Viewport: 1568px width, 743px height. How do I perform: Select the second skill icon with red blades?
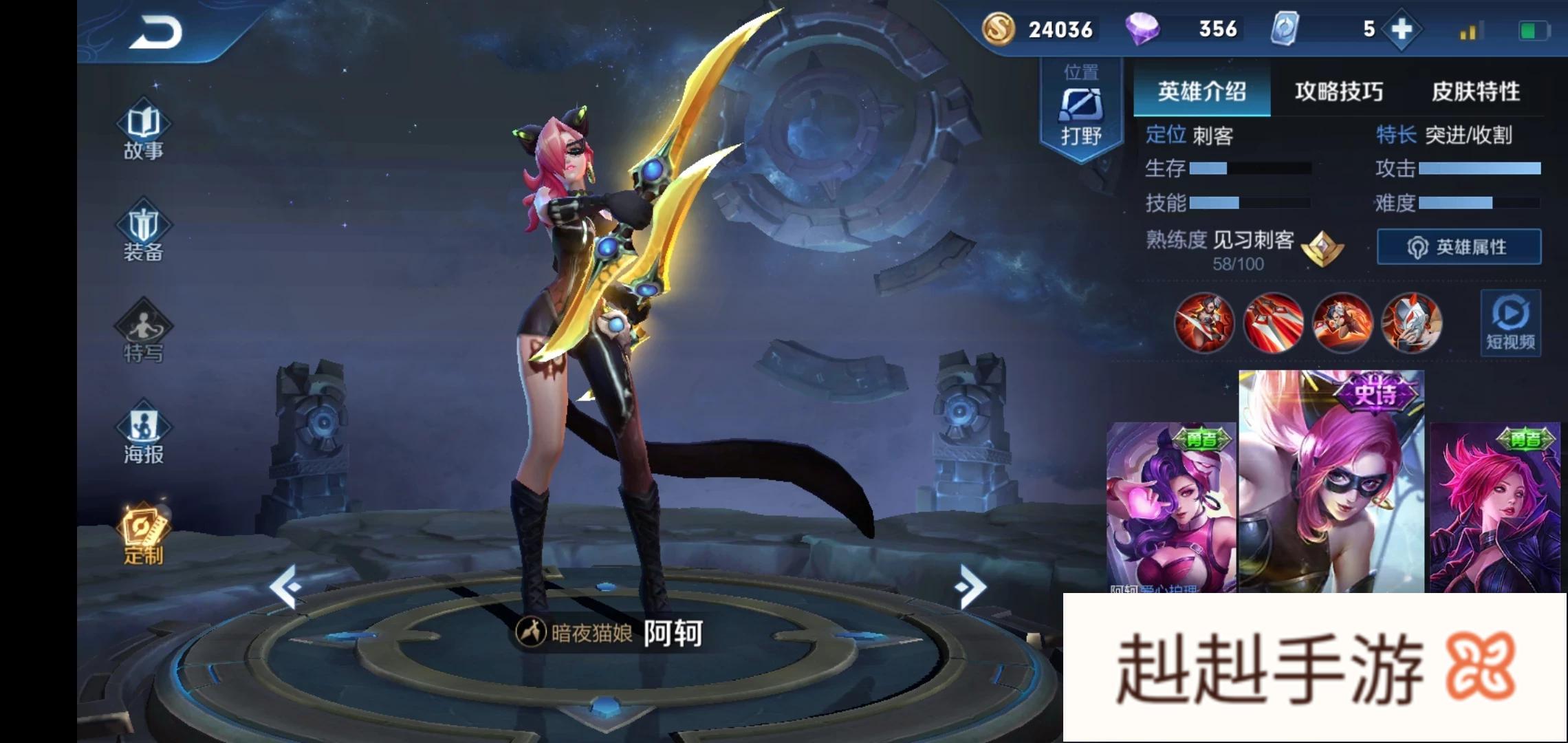point(1273,323)
